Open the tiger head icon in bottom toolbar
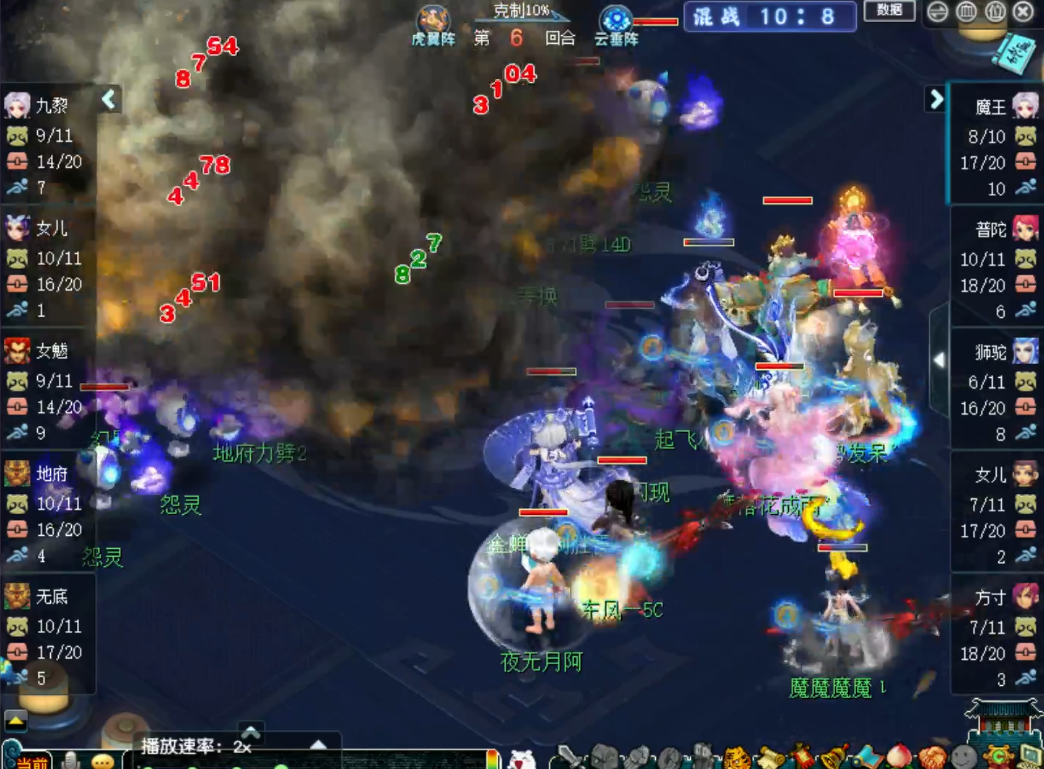Image resolution: width=1044 pixels, height=769 pixels. tap(736, 757)
